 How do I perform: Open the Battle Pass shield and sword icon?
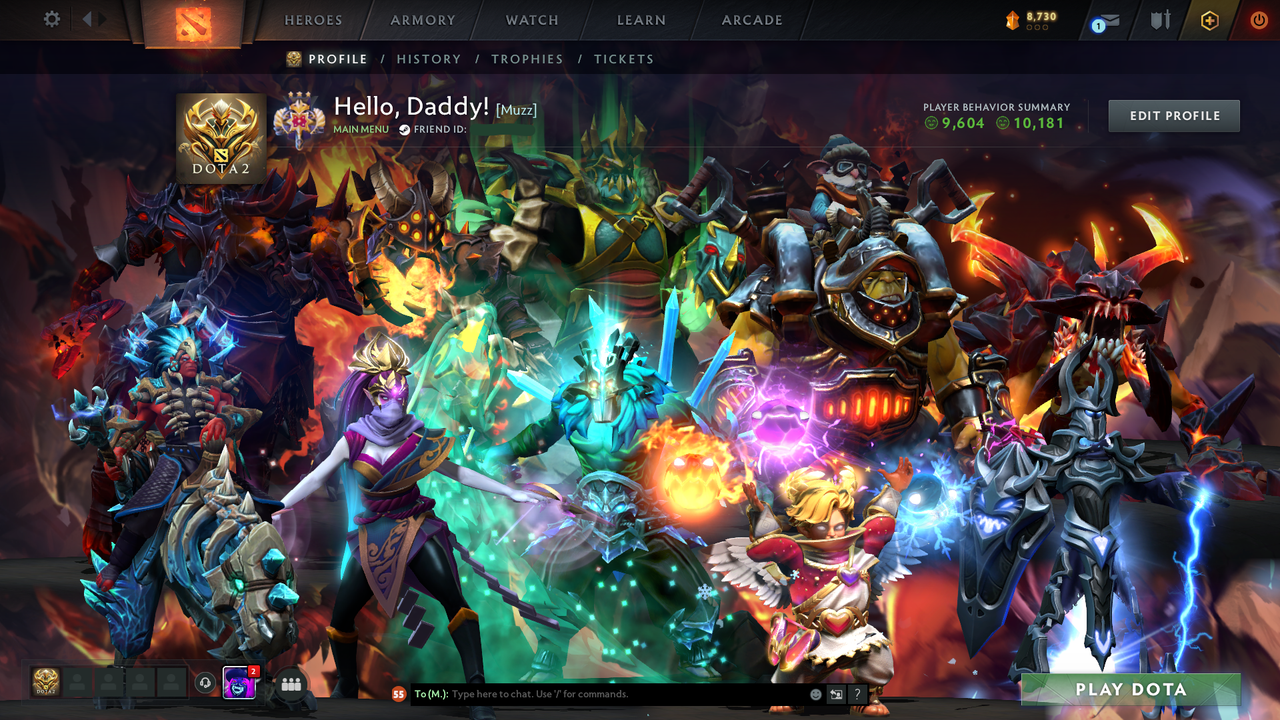1160,19
